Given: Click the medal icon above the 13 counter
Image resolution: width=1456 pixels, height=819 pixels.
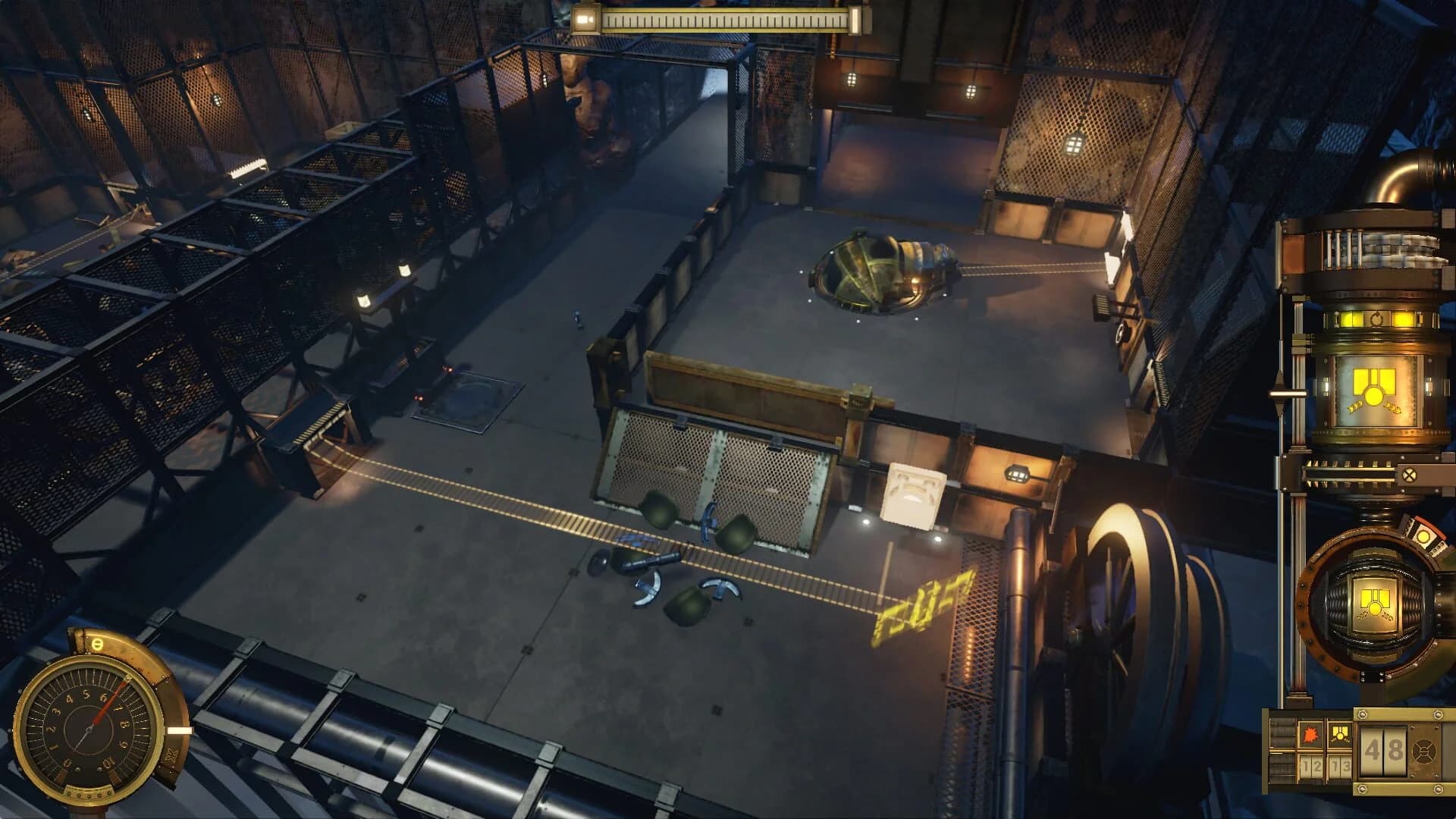Looking at the screenshot, I should click(x=1340, y=735).
